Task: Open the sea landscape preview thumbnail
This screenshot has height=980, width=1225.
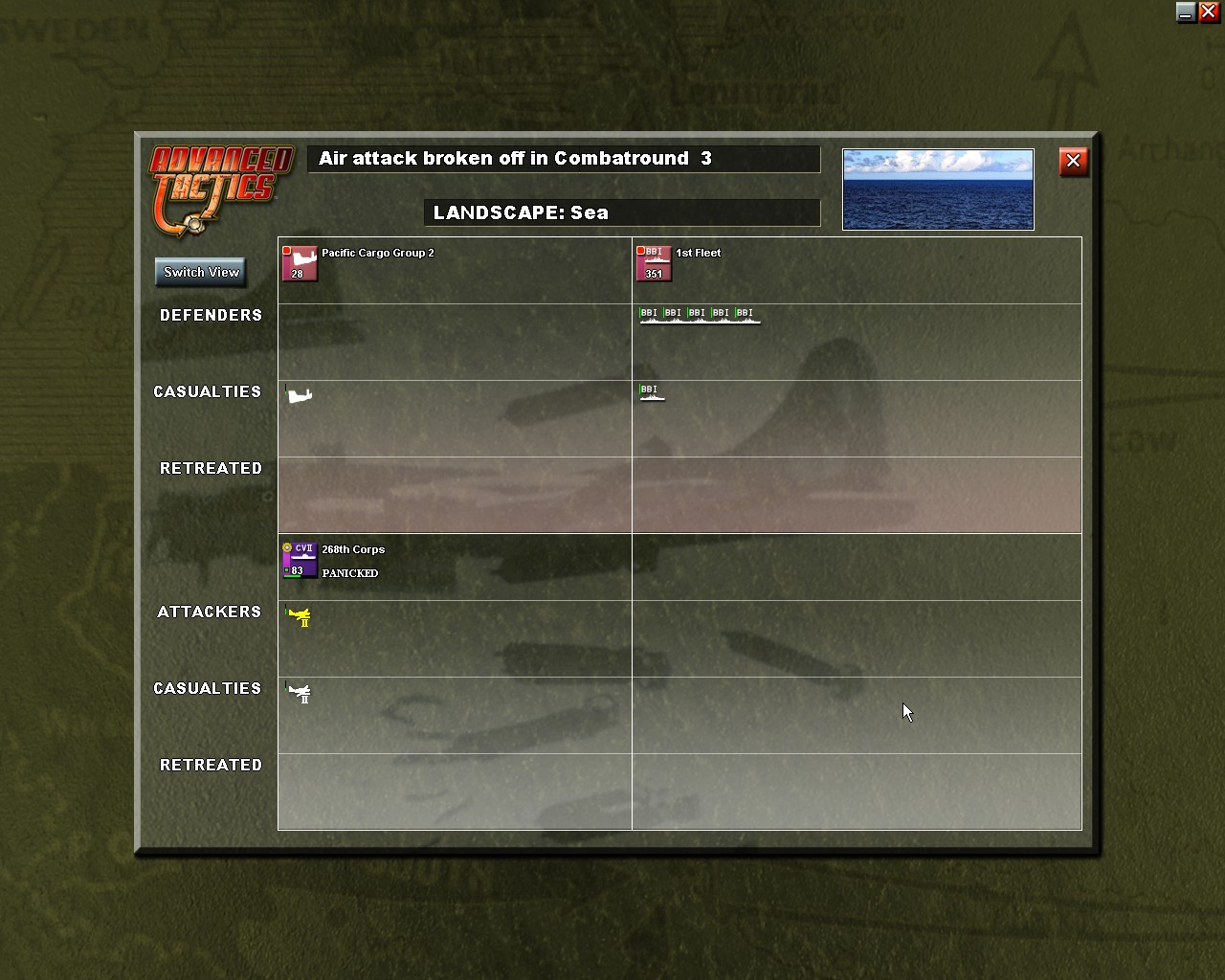Action: 937,189
